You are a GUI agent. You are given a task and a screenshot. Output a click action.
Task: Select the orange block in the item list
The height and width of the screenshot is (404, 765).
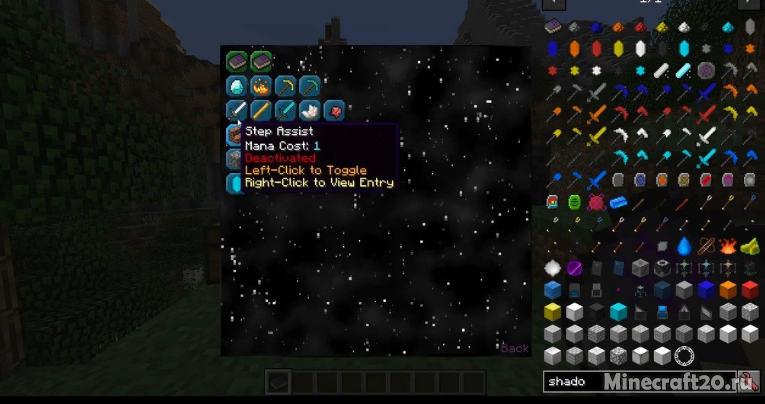728,290
